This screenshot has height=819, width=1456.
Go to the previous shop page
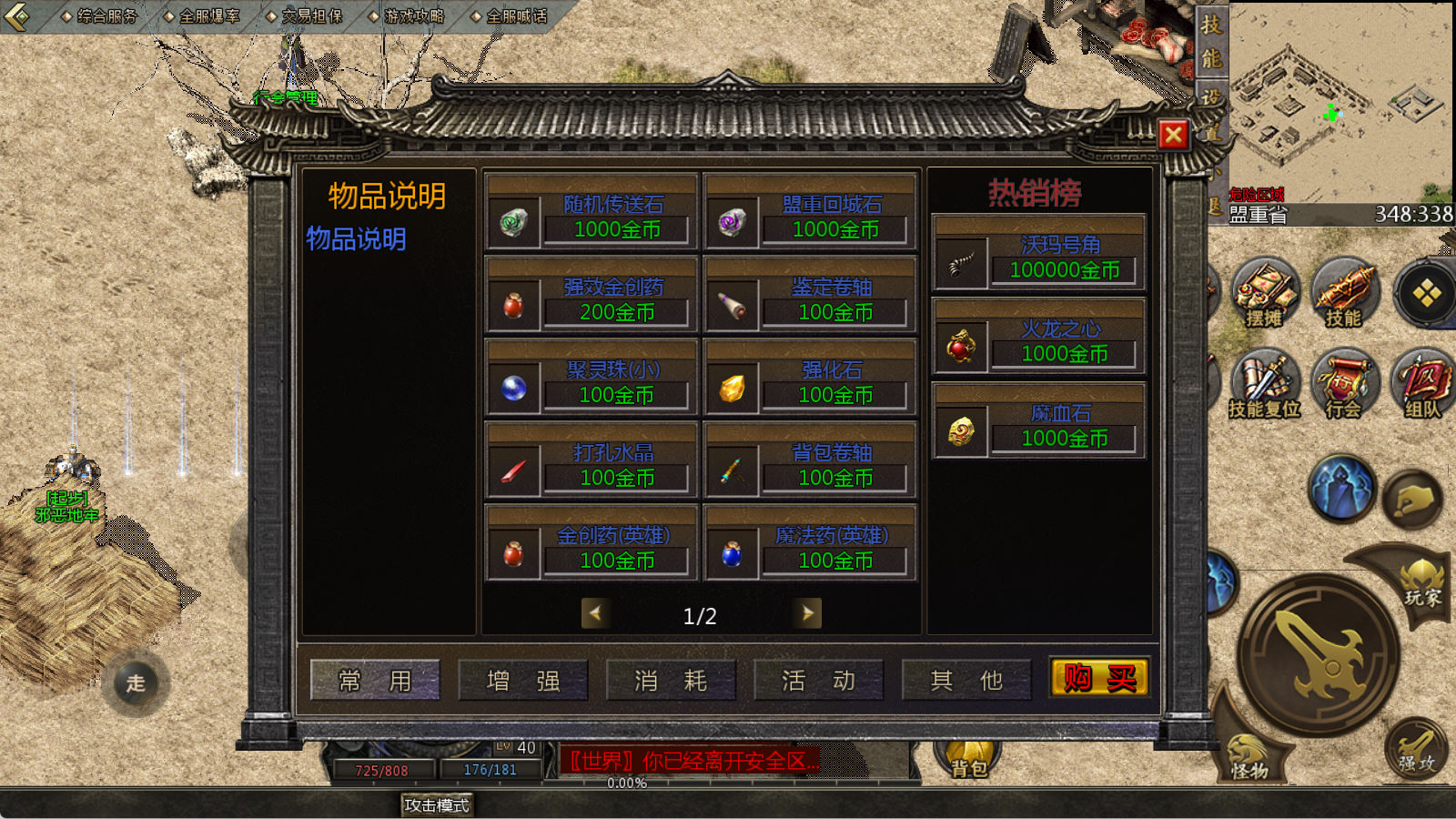click(x=595, y=613)
